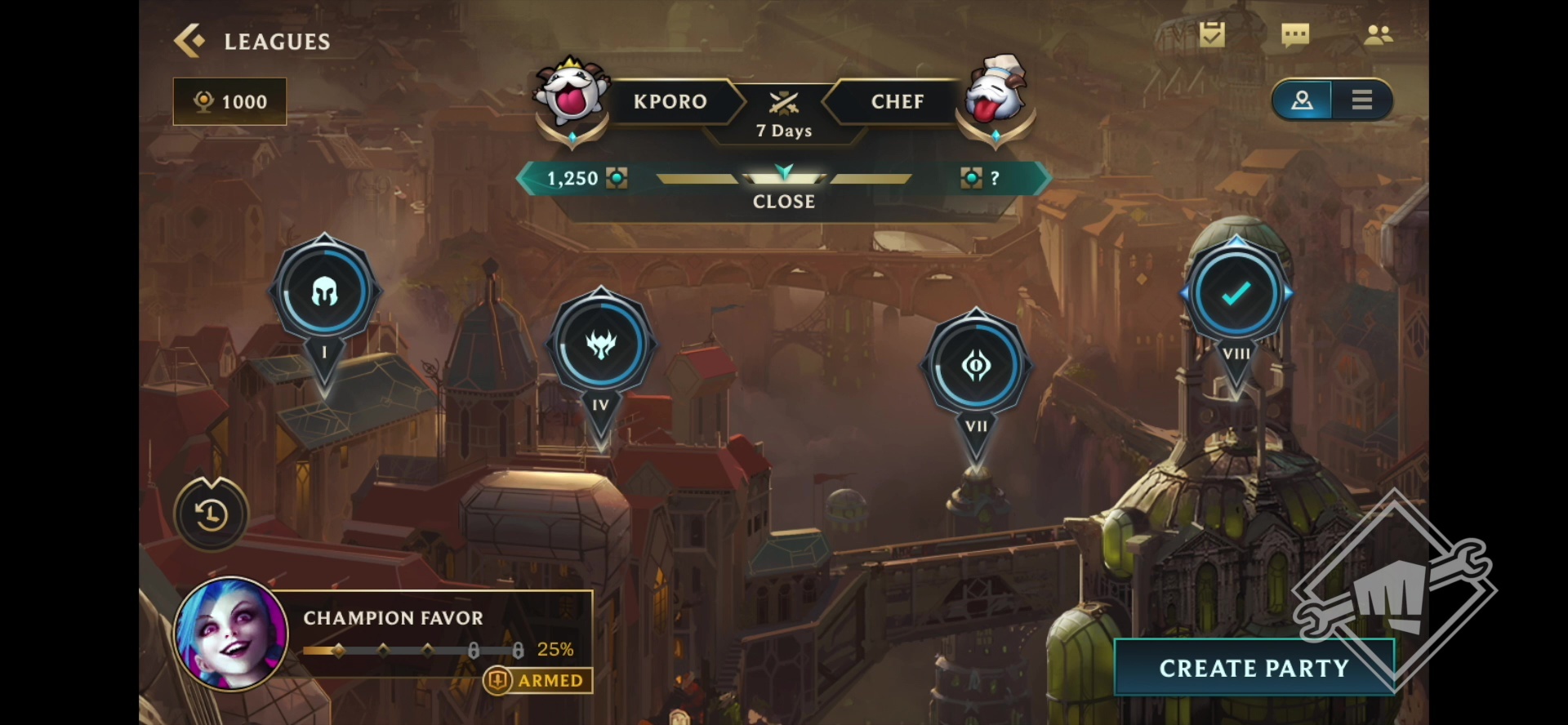Switch to the list view toggle
Viewport: 1568px width, 725px height.
tap(1361, 100)
